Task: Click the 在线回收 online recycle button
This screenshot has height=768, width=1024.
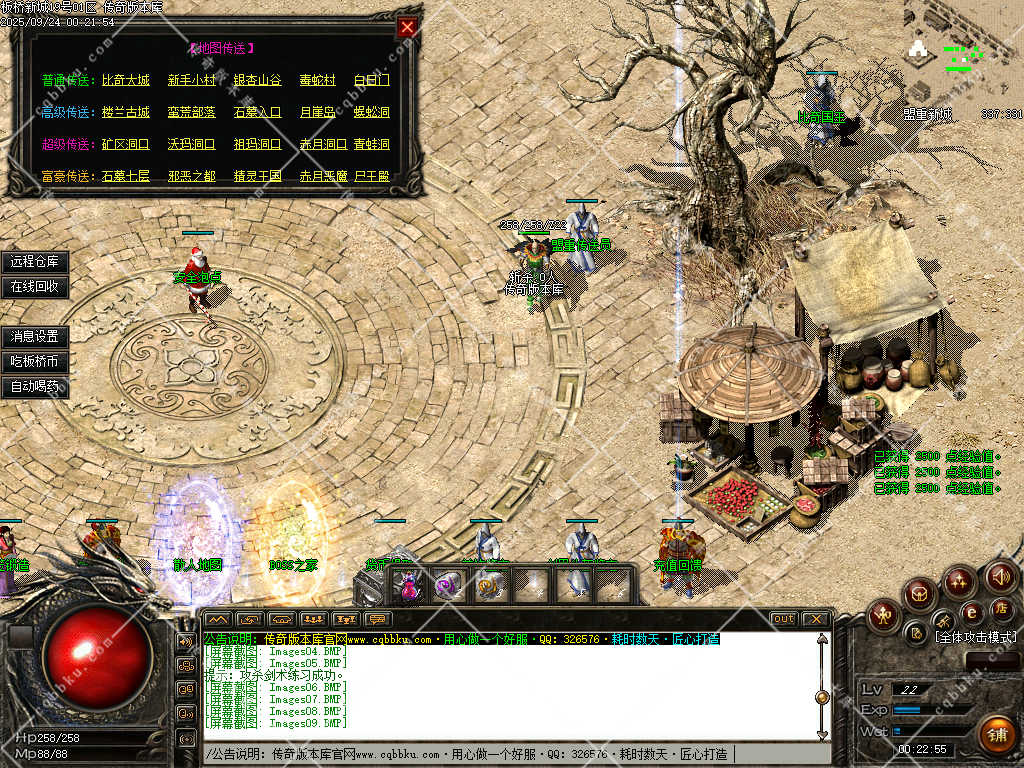Action: tap(35, 286)
